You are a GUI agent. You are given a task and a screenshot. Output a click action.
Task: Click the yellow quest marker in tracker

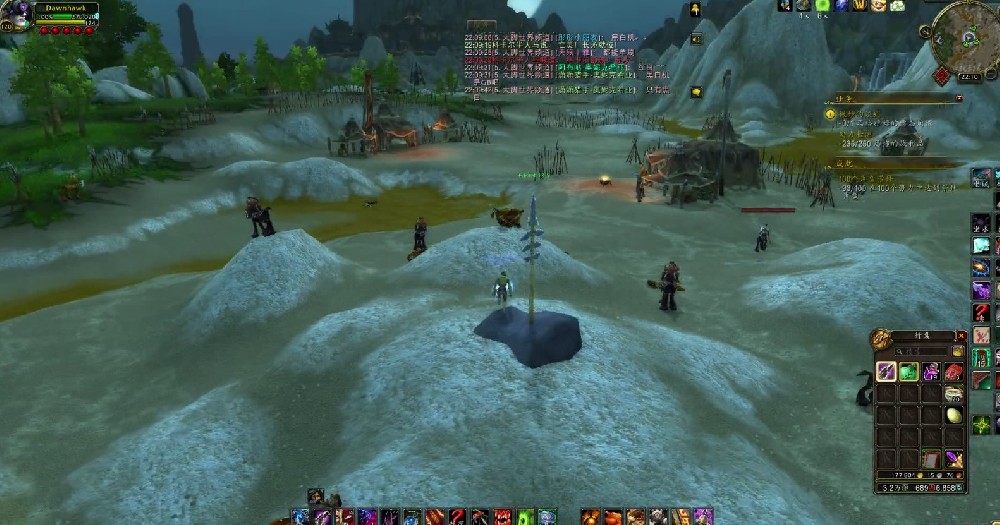[830, 115]
